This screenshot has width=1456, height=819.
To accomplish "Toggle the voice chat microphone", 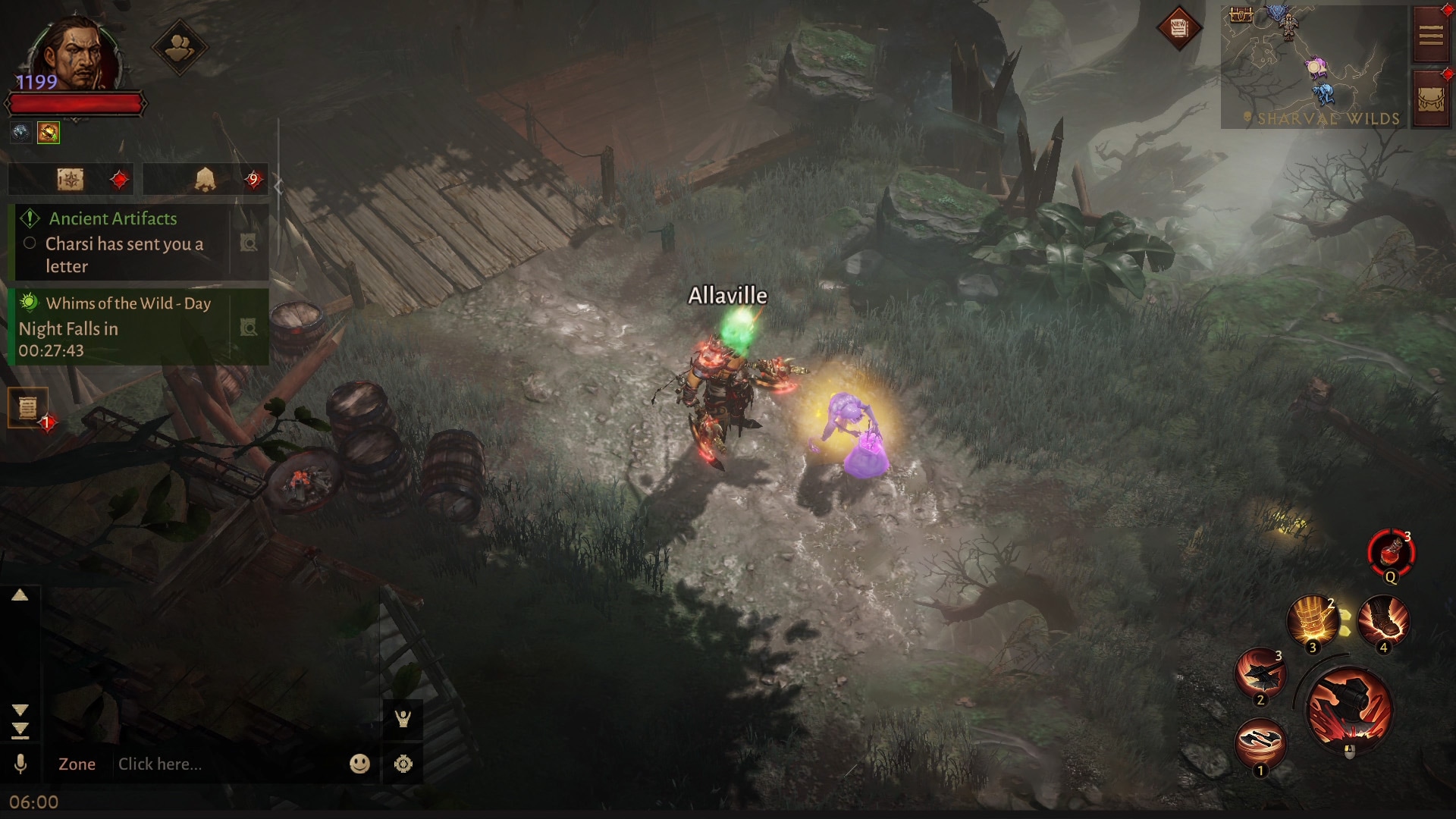I will click(20, 764).
